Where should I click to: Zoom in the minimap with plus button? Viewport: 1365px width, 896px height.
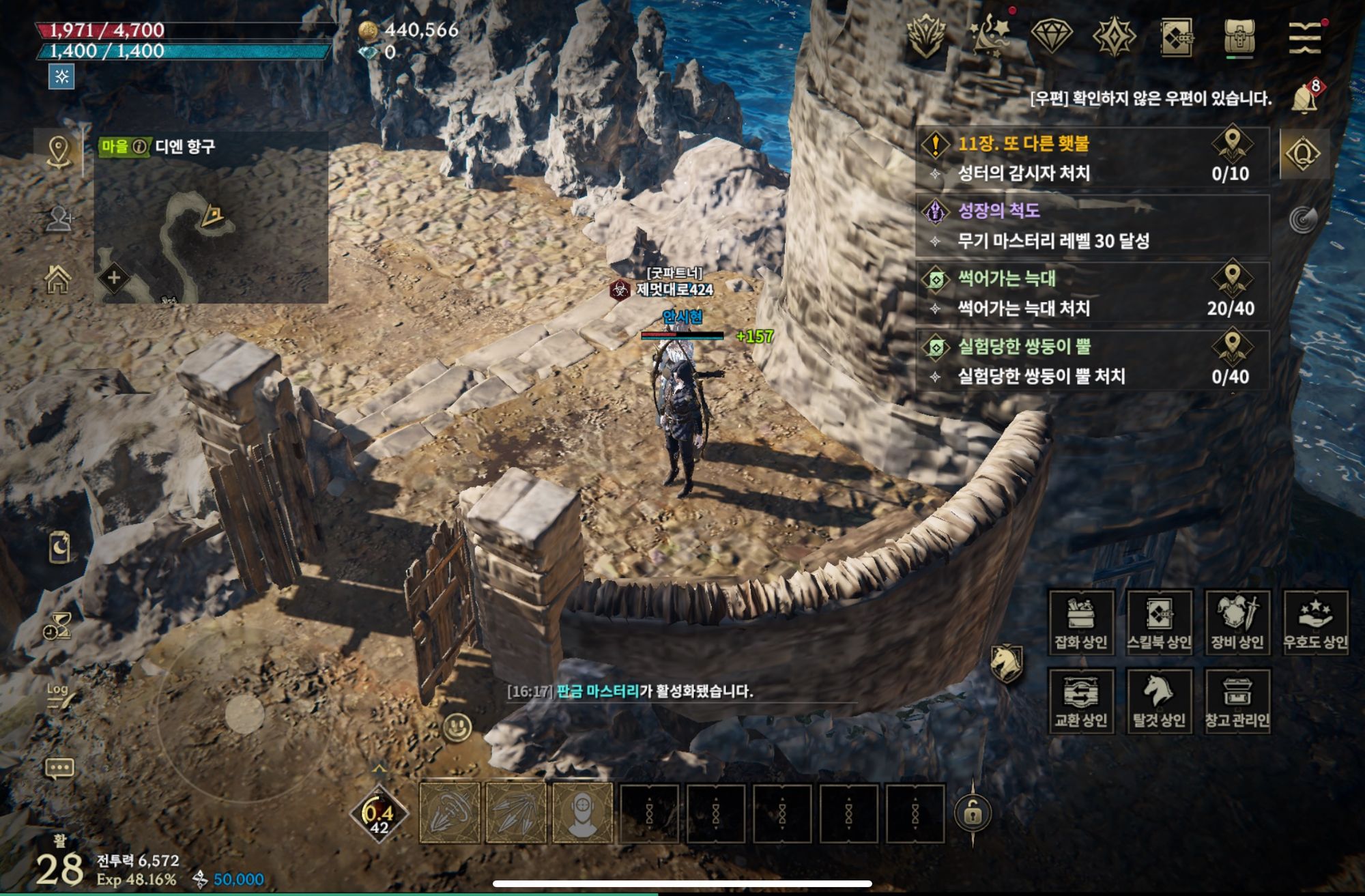coord(114,278)
